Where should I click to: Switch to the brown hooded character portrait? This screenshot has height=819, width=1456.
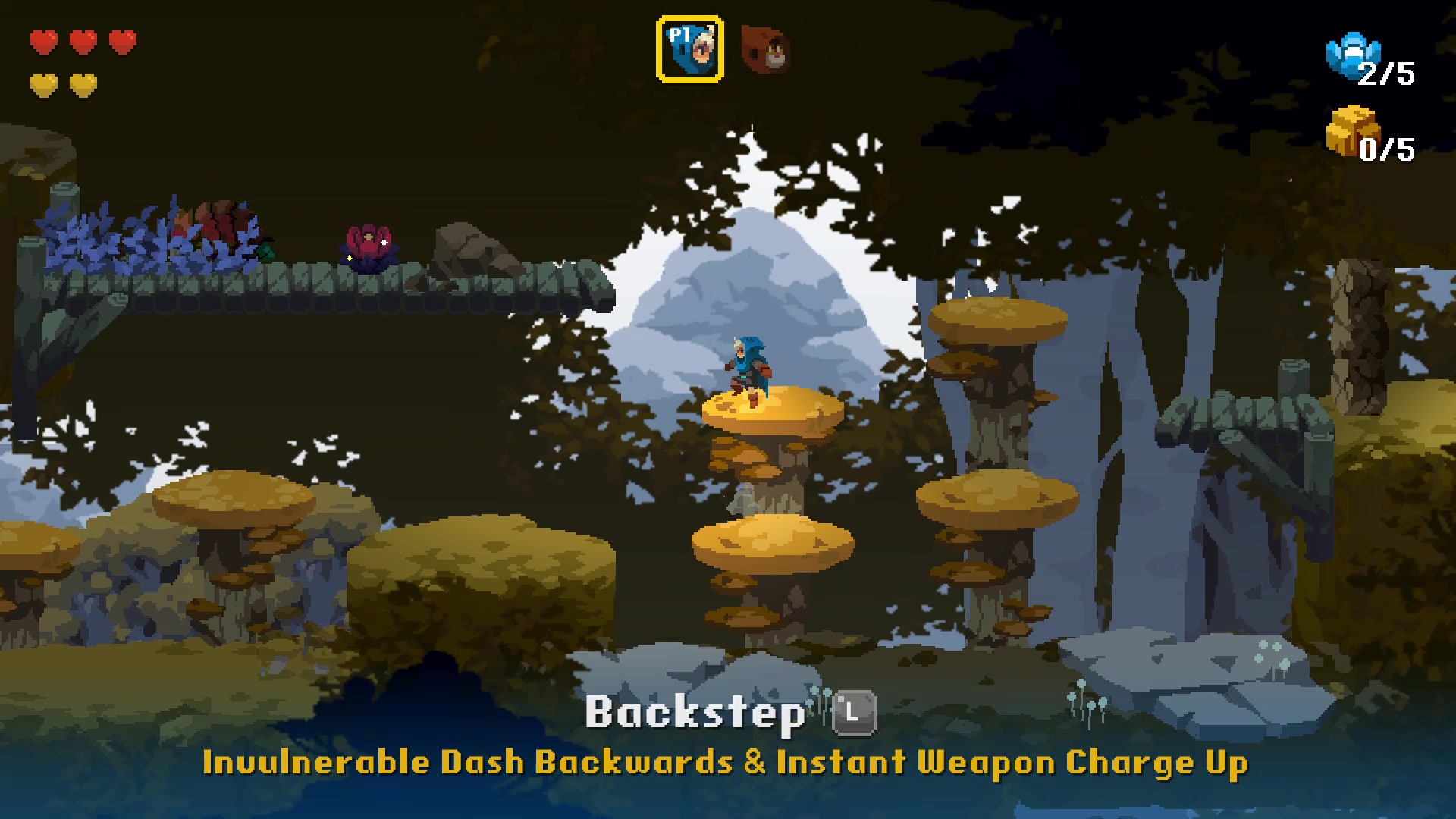coord(765,50)
